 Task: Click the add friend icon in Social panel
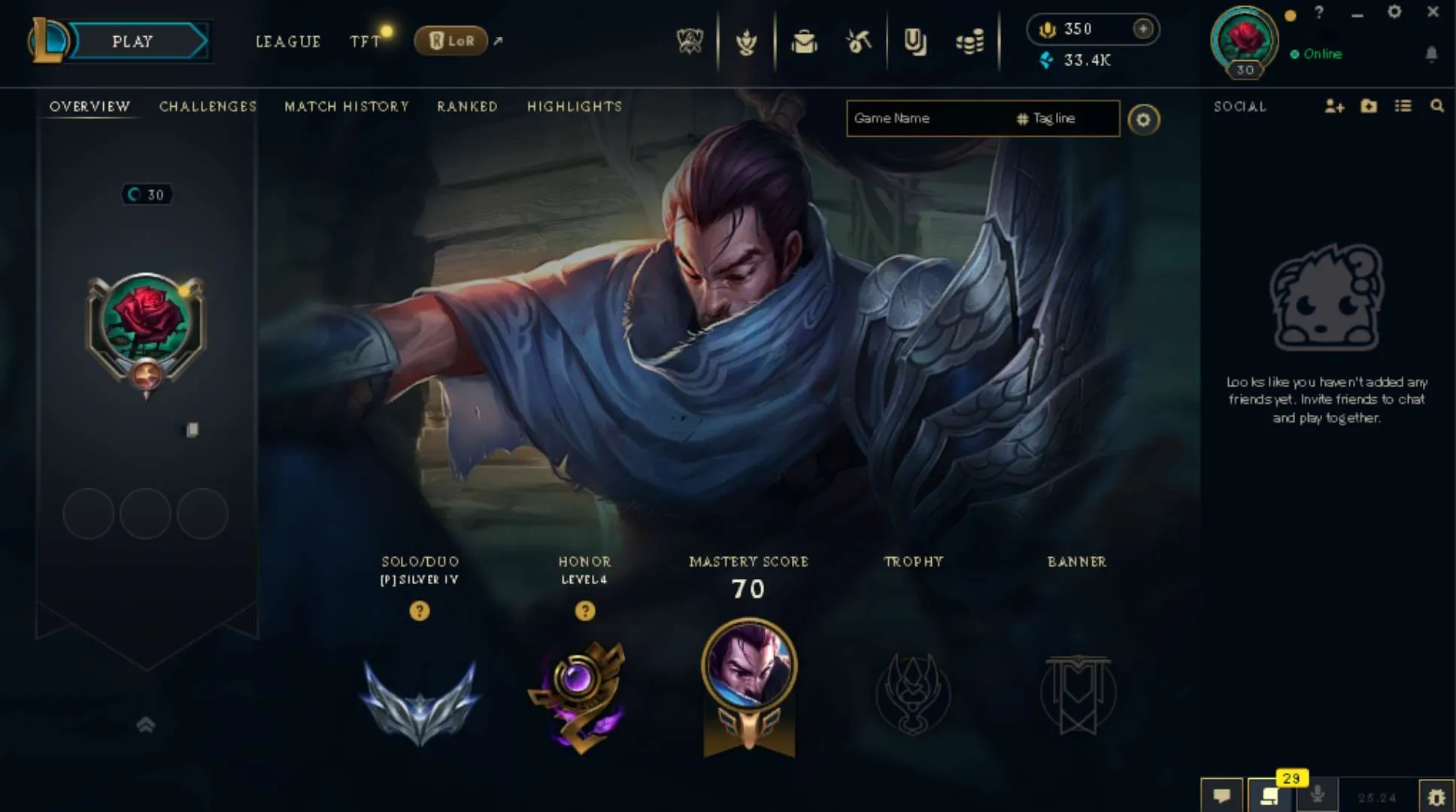tap(1336, 107)
